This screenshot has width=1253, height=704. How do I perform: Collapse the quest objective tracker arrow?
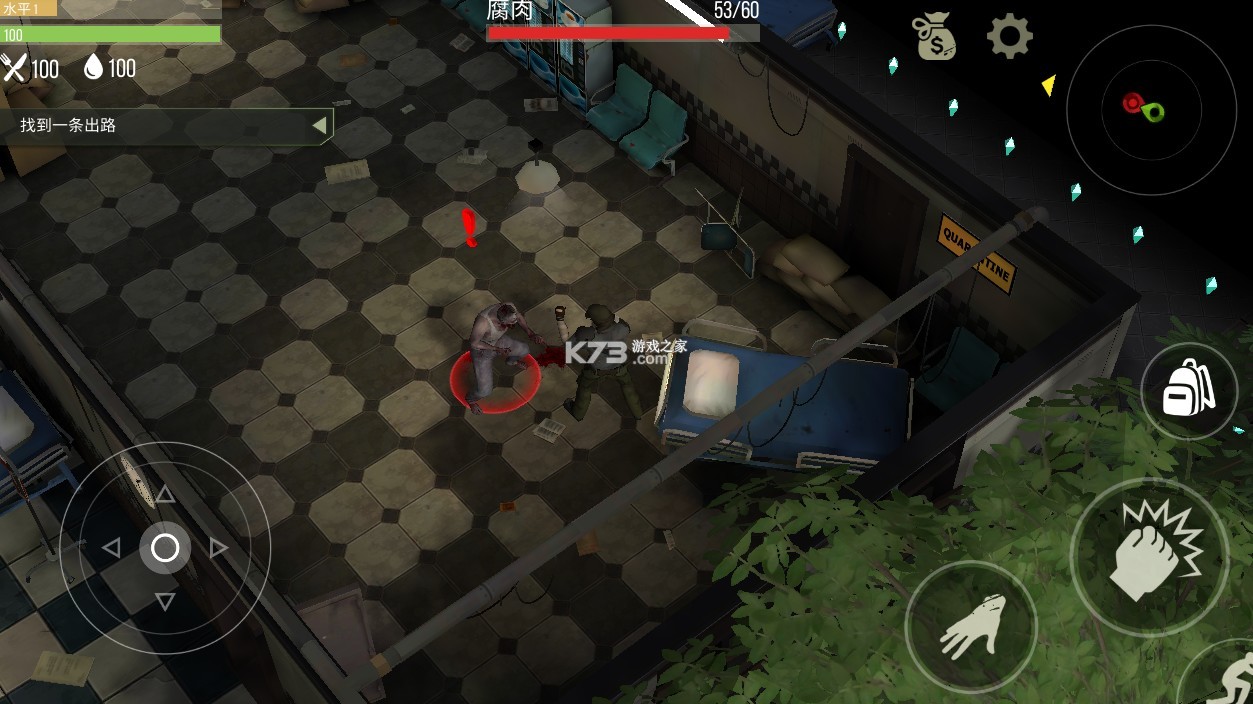319,126
